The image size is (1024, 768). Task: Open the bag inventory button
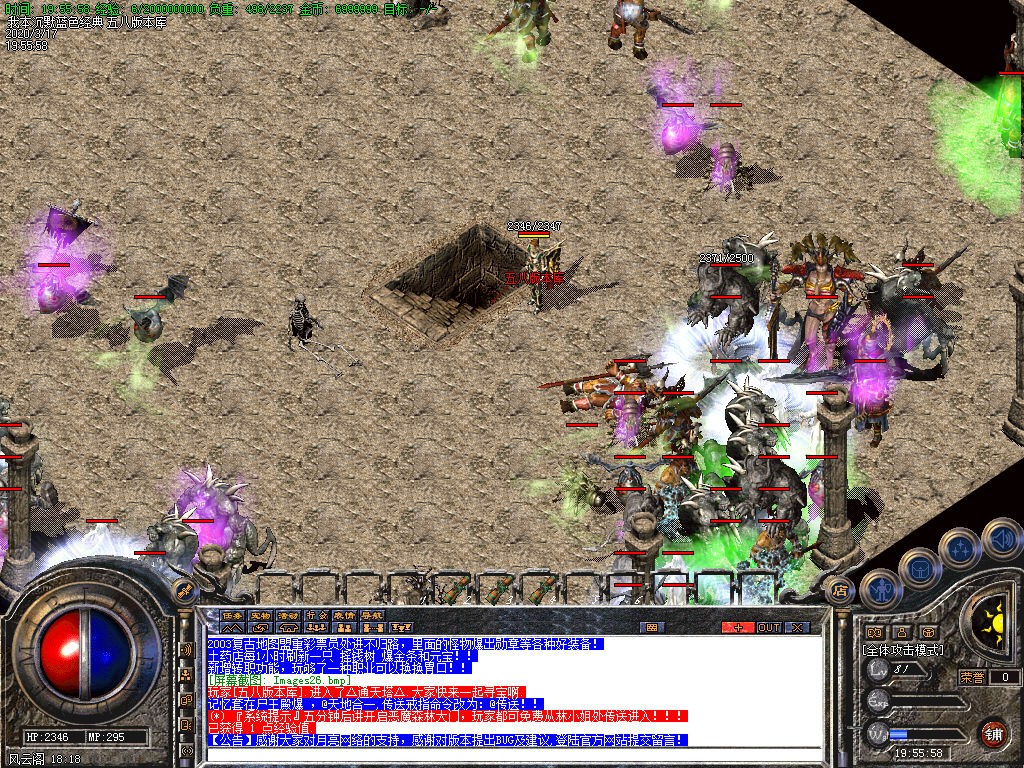point(918,570)
